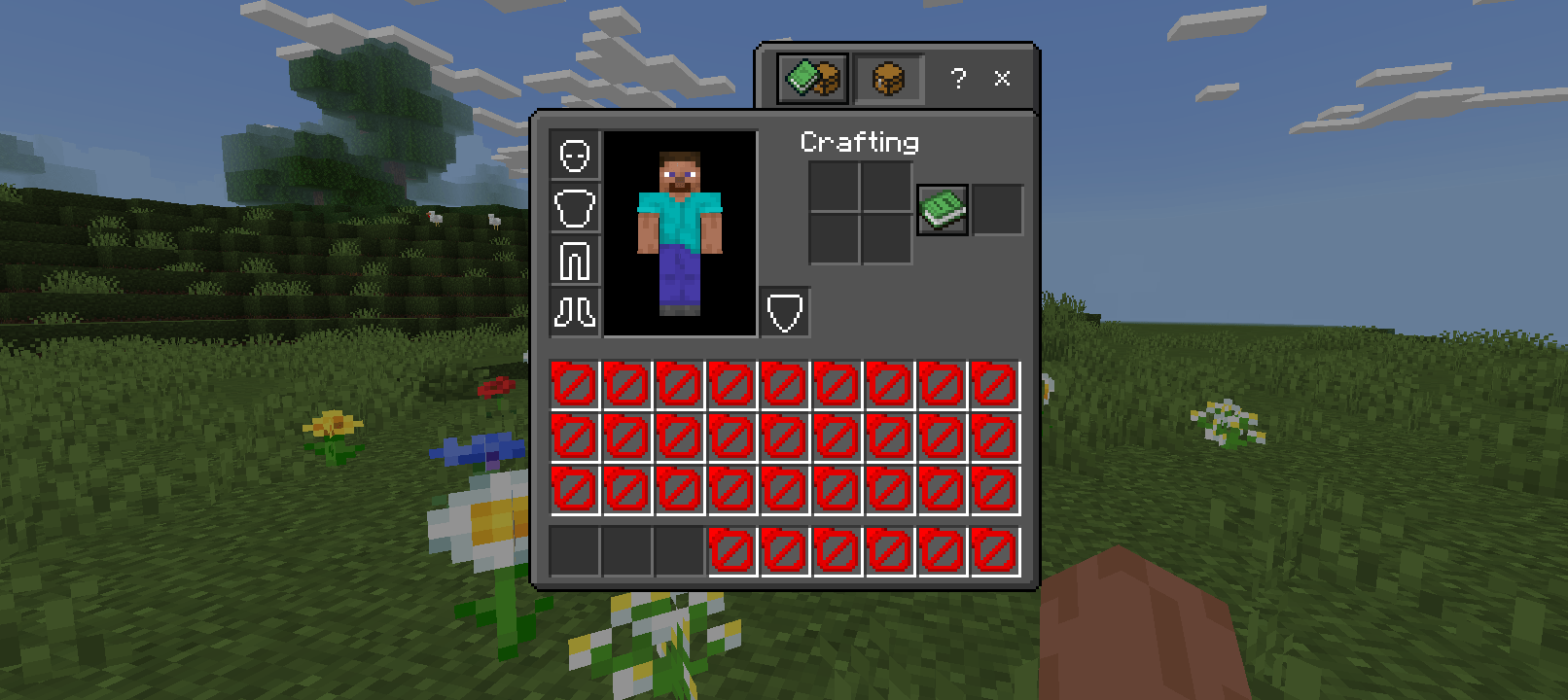Click the player character preview
Viewport: 1568px width, 700px height.
681,233
